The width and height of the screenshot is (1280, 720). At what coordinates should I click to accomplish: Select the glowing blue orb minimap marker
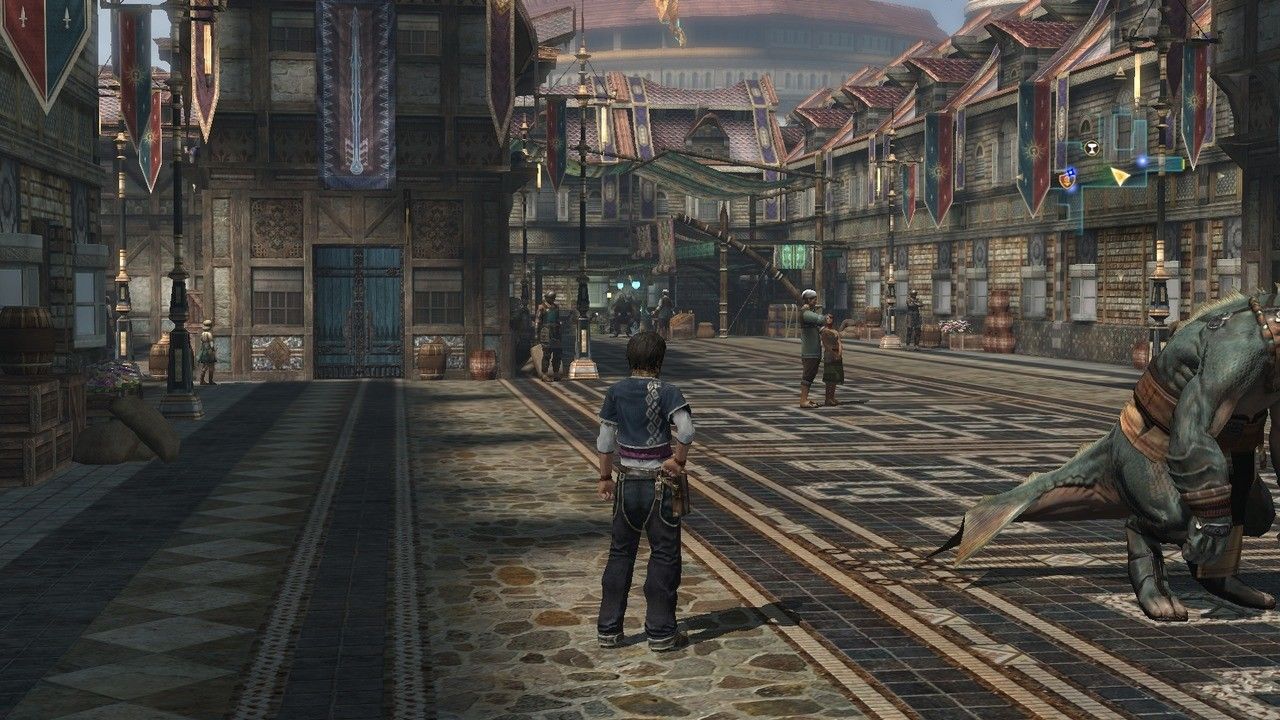(x=1142, y=160)
